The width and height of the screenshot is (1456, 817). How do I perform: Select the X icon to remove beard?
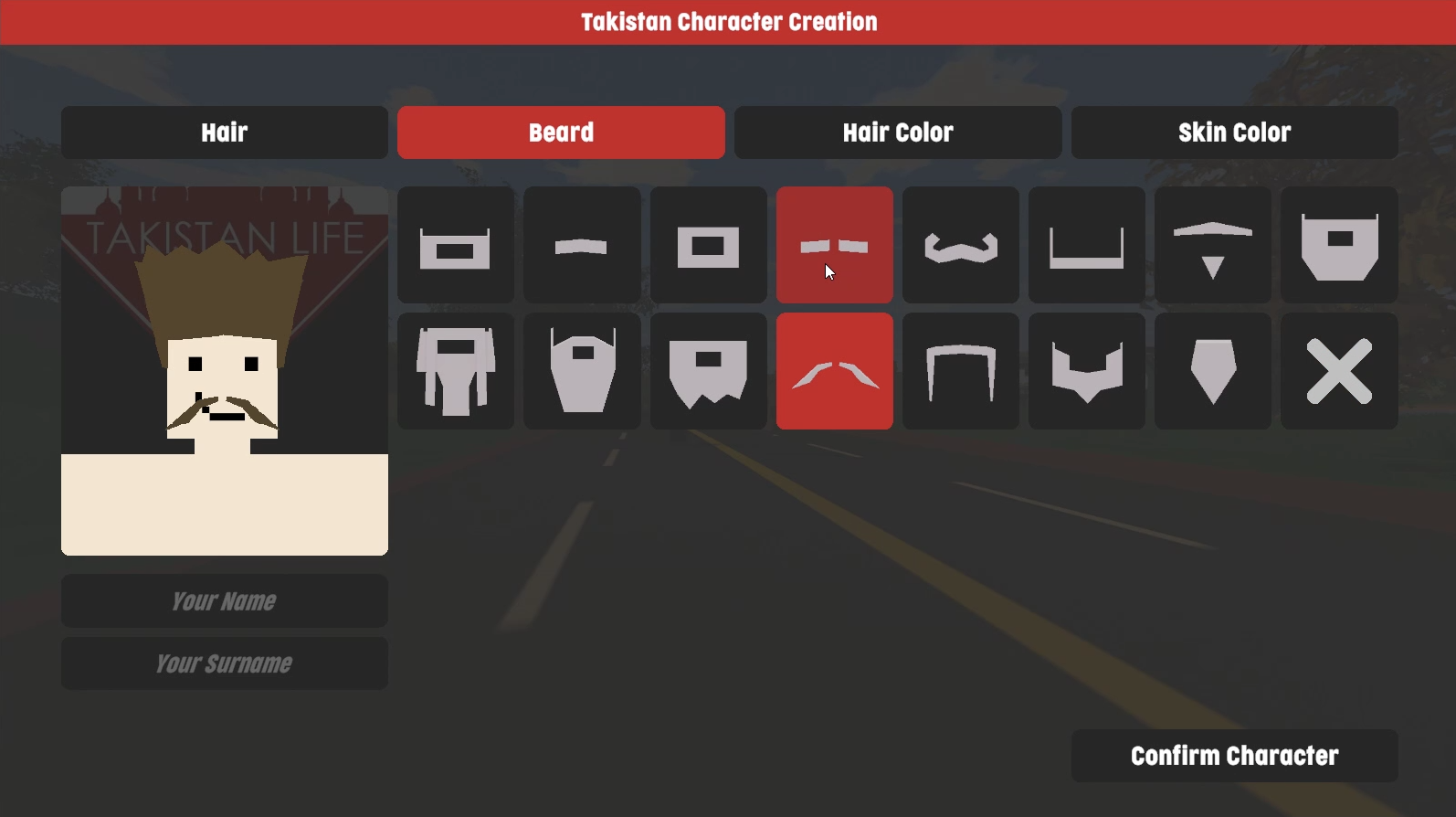pos(1339,371)
